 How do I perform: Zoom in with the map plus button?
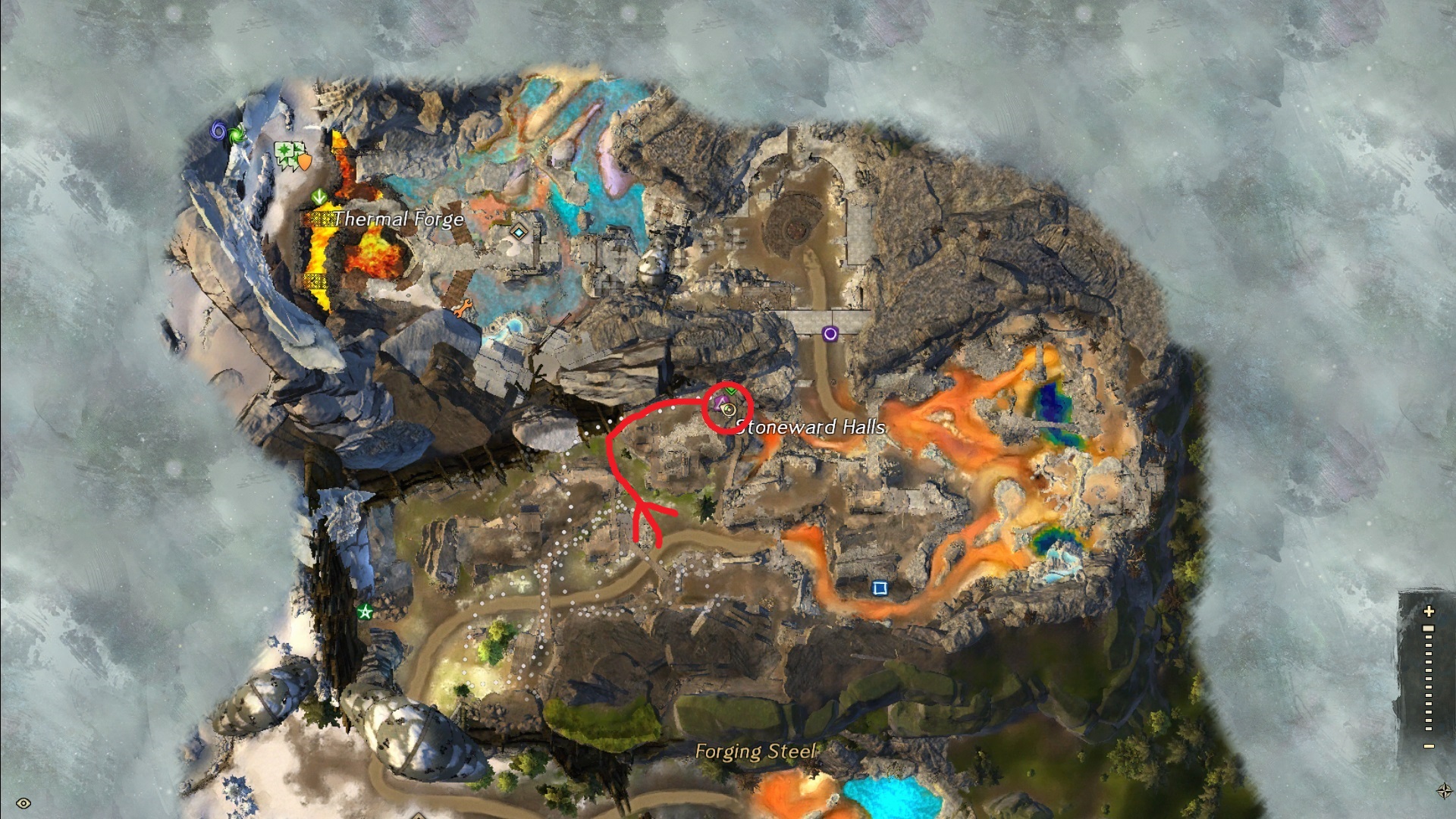[x=1429, y=611]
